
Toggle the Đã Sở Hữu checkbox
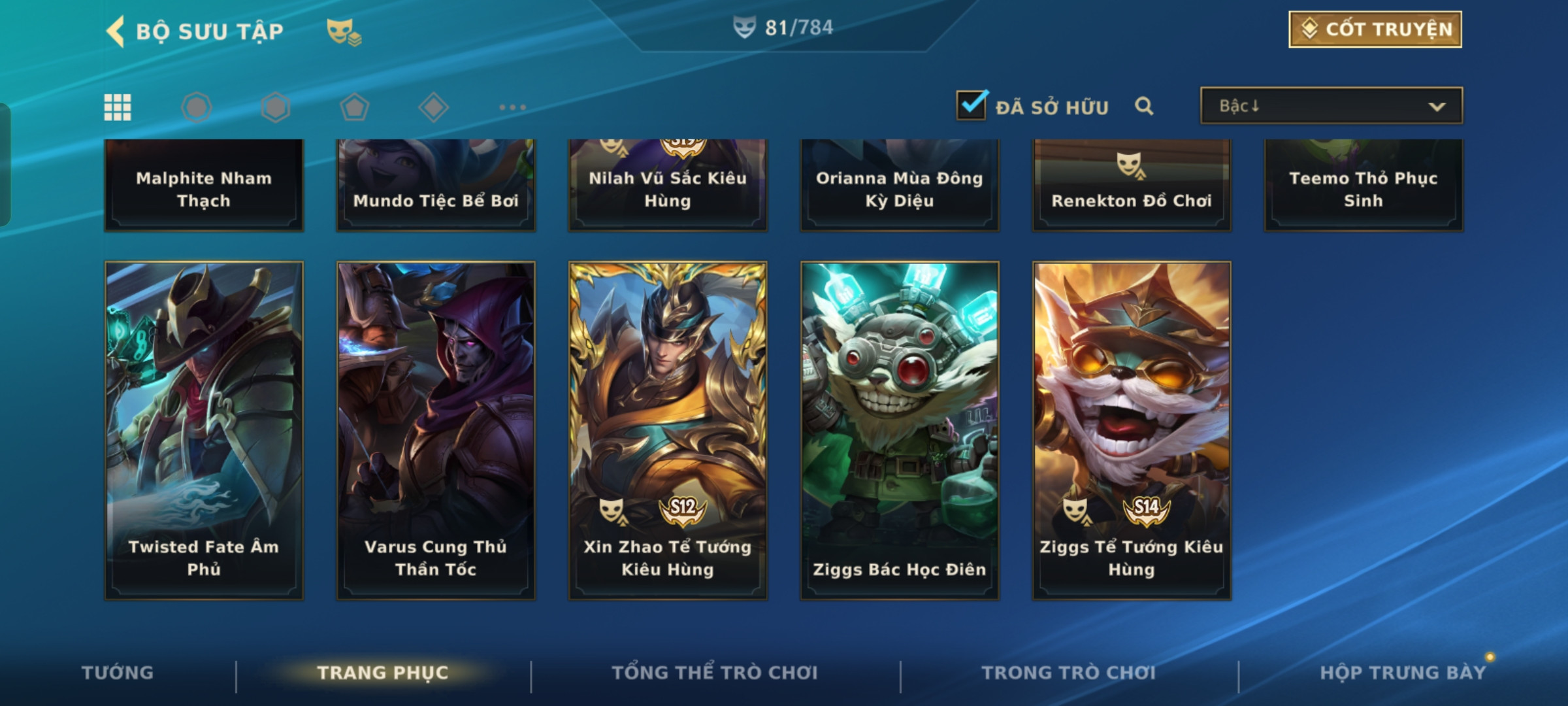tap(972, 105)
